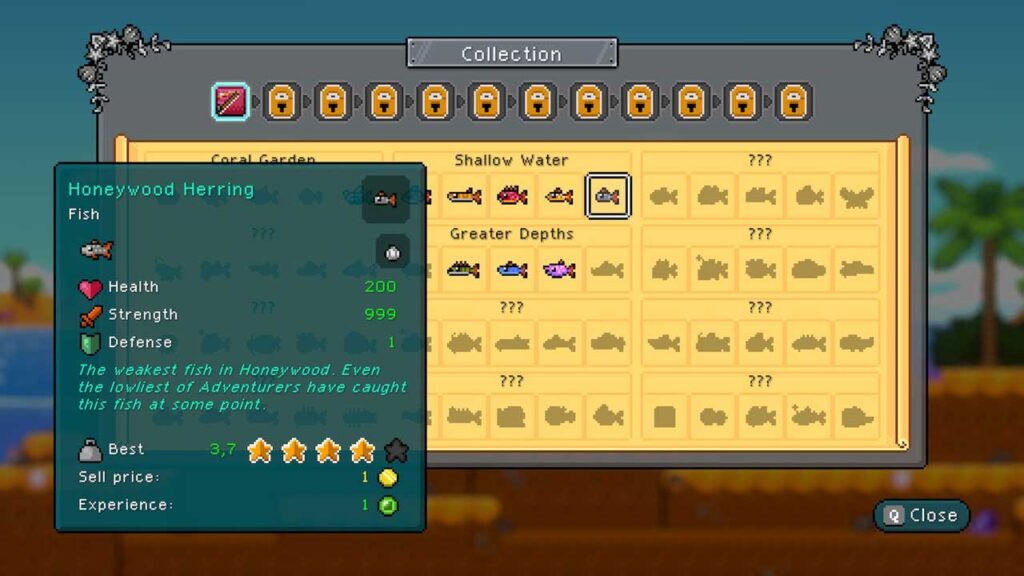Click the white orb button in herring panel
Screen dimensions: 1024x576
pyautogui.click(x=393, y=252)
